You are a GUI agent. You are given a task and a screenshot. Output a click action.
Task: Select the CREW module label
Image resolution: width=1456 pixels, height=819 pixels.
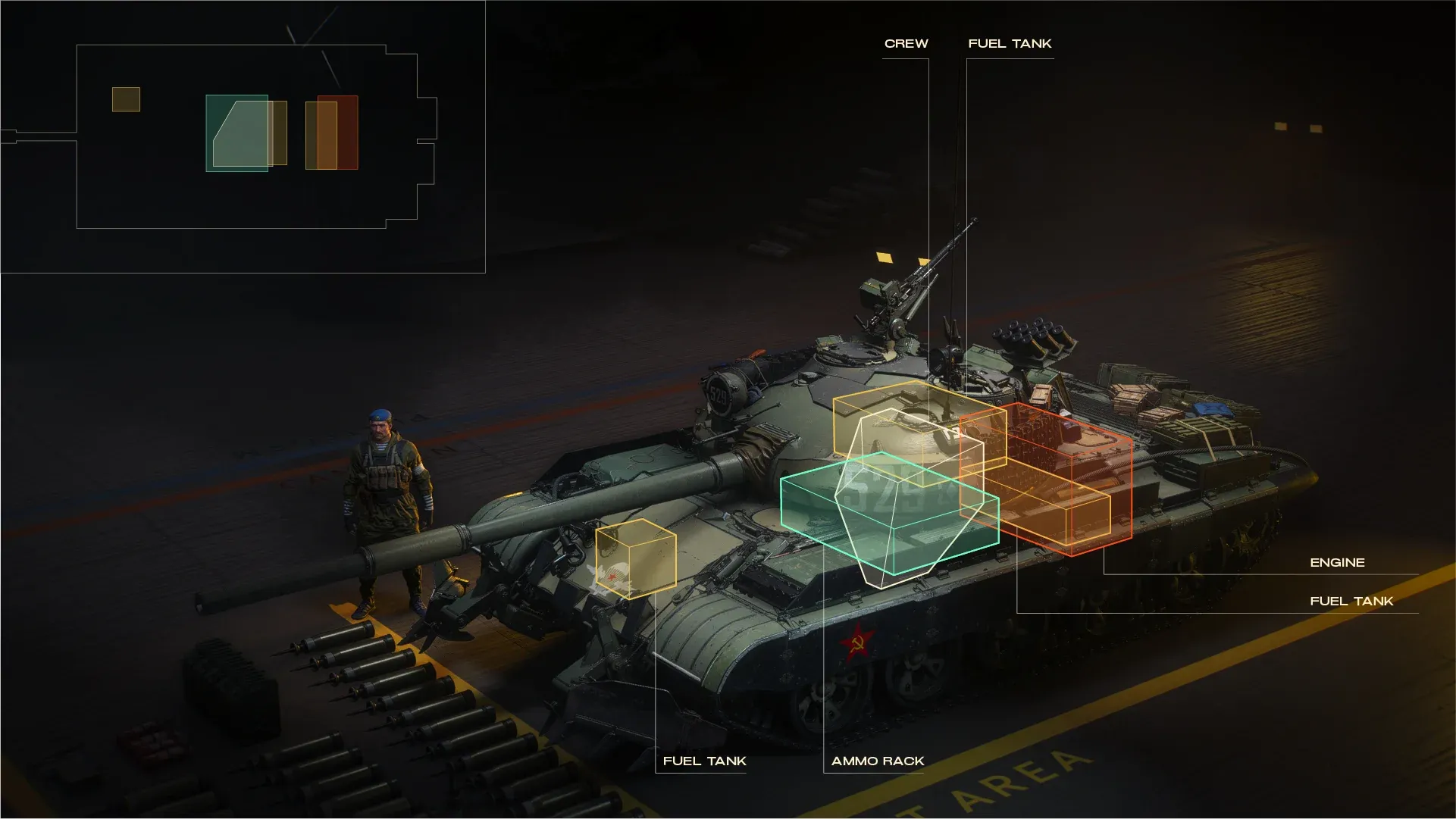[x=906, y=44]
